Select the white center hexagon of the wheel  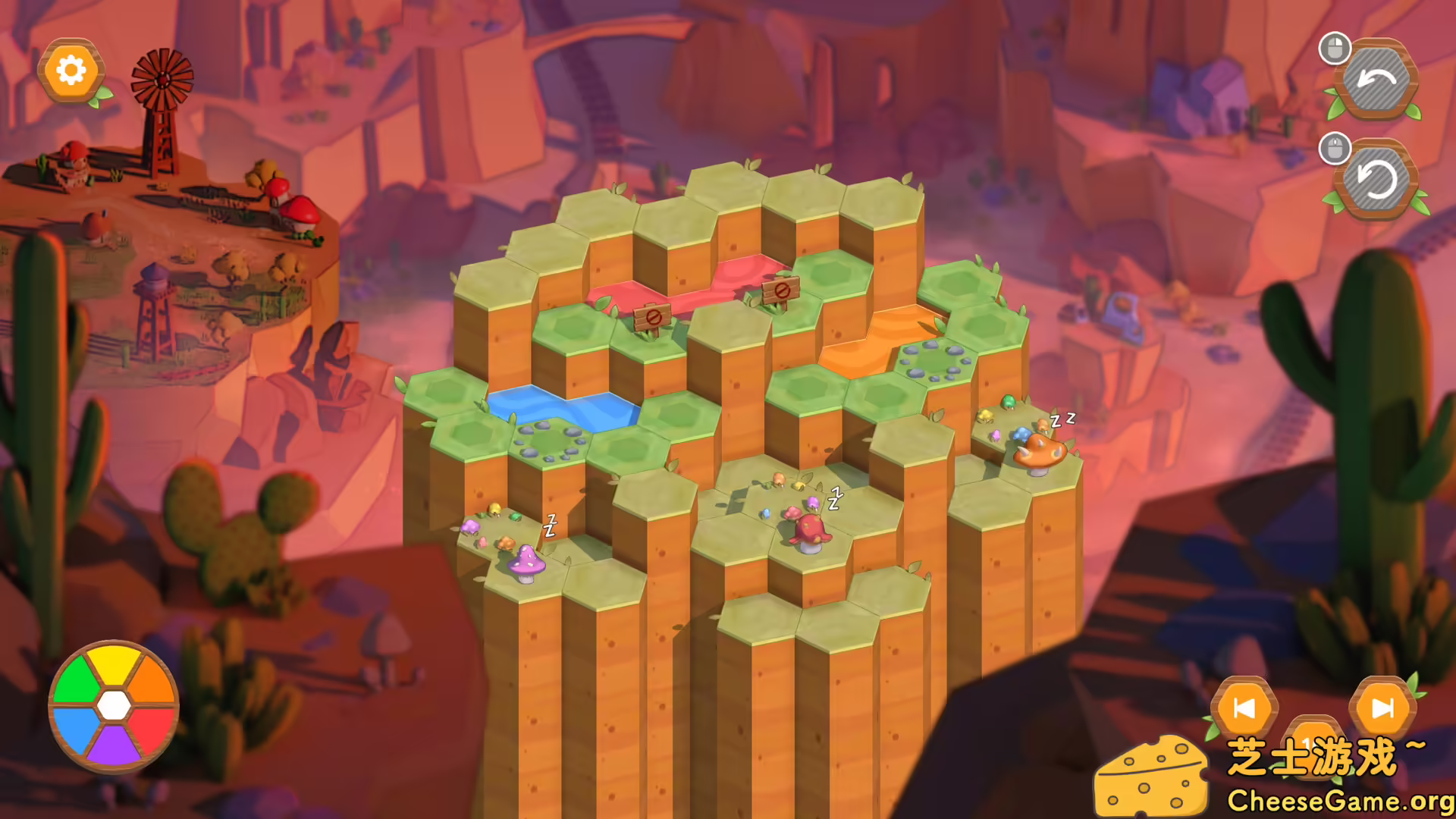(114, 705)
